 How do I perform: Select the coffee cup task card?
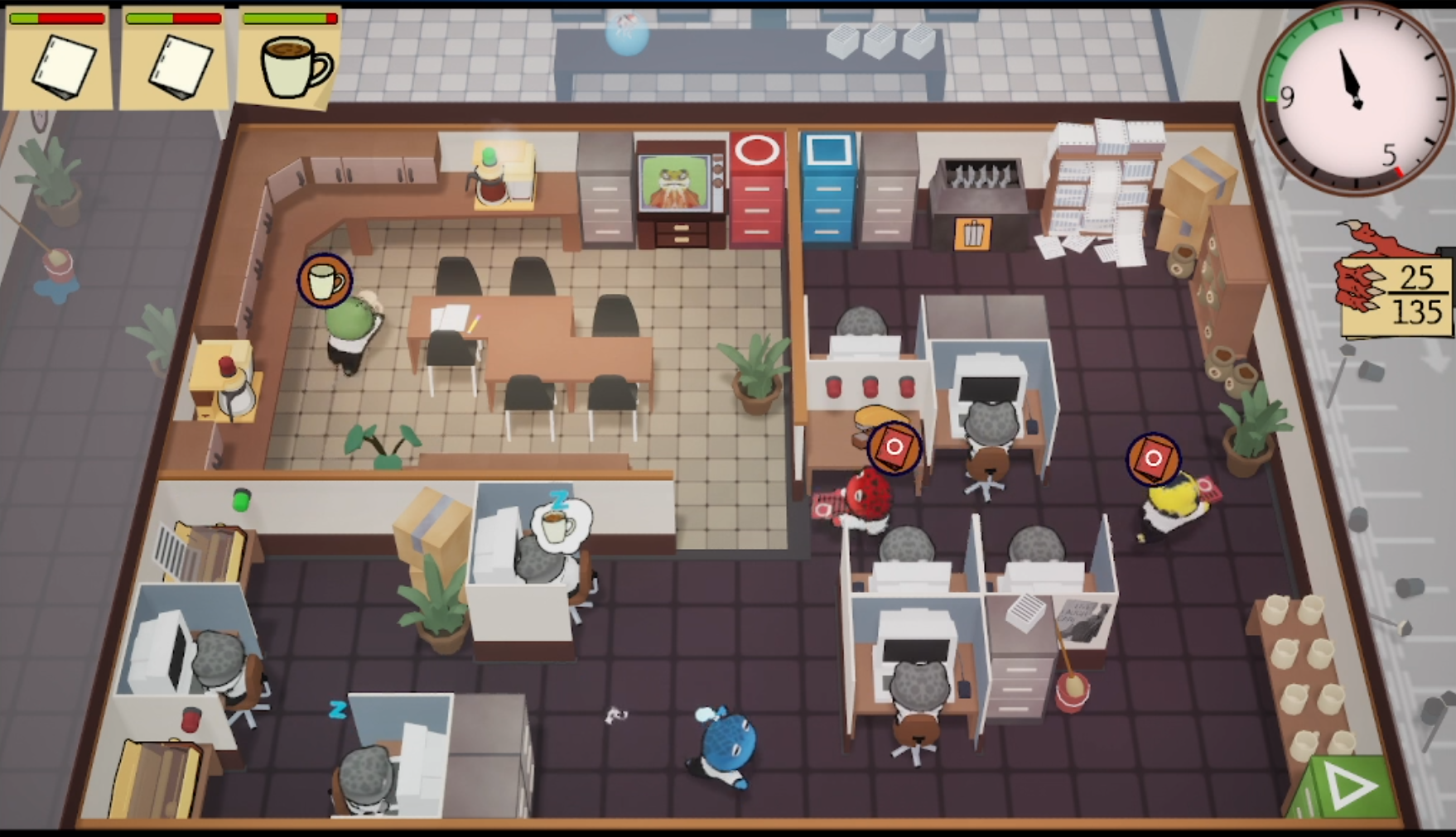tap(290, 60)
